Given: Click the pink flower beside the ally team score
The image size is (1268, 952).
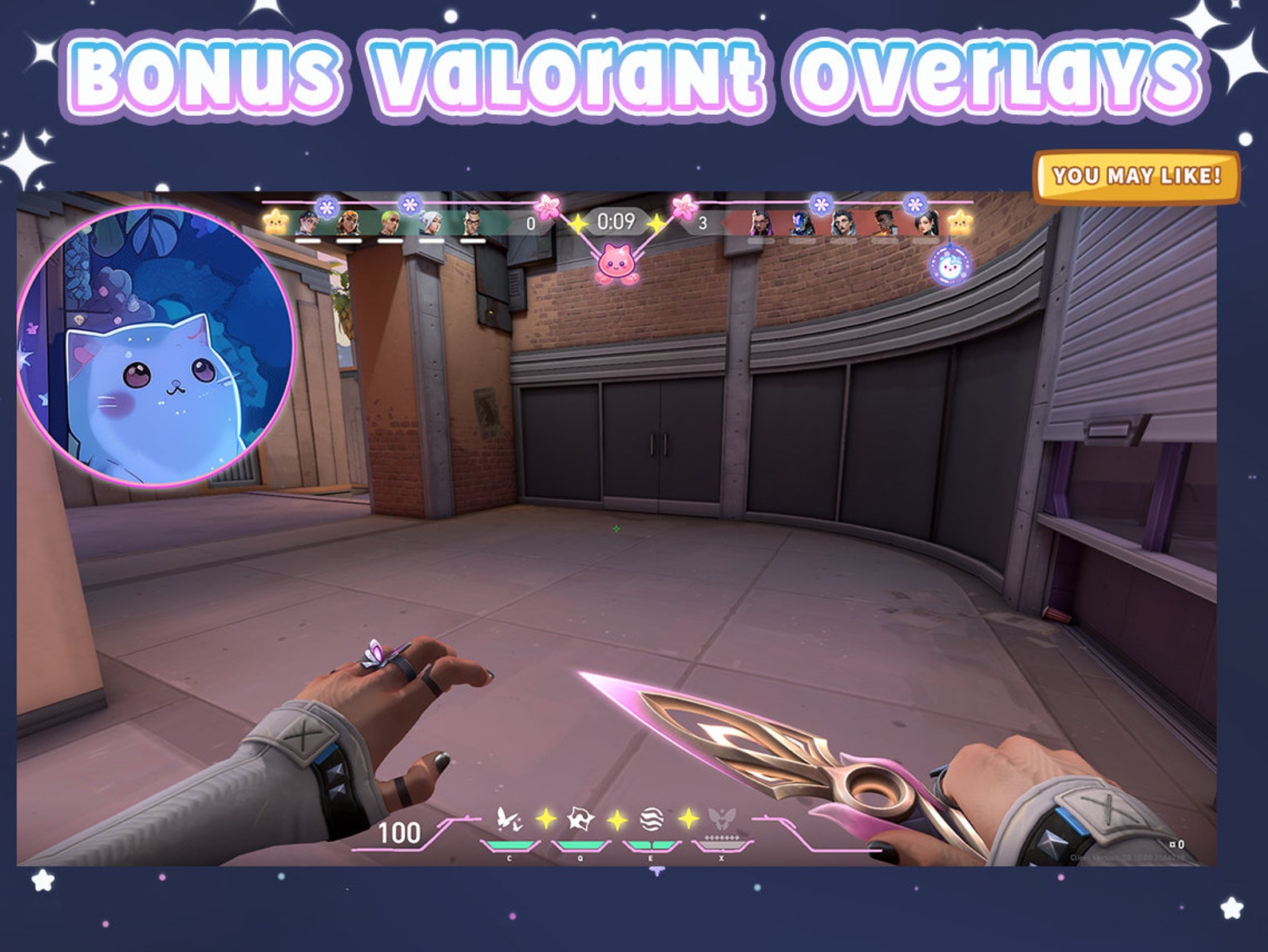Looking at the screenshot, I should 545,208.
